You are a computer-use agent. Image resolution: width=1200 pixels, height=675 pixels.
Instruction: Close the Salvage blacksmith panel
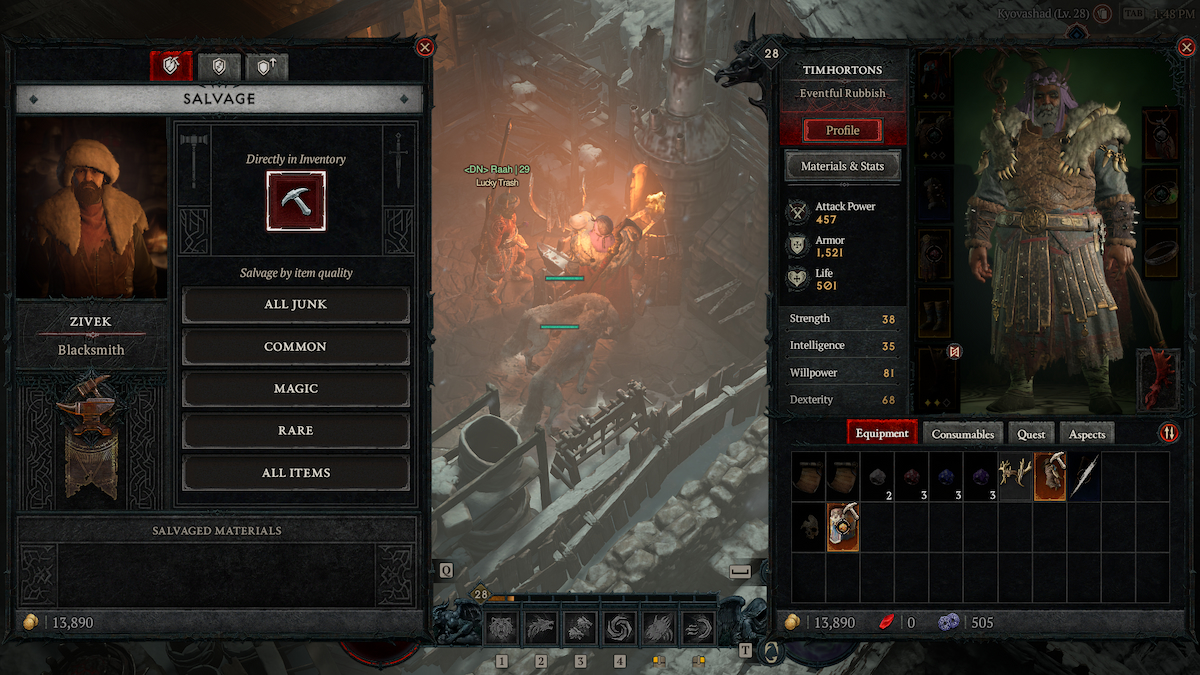point(425,47)
